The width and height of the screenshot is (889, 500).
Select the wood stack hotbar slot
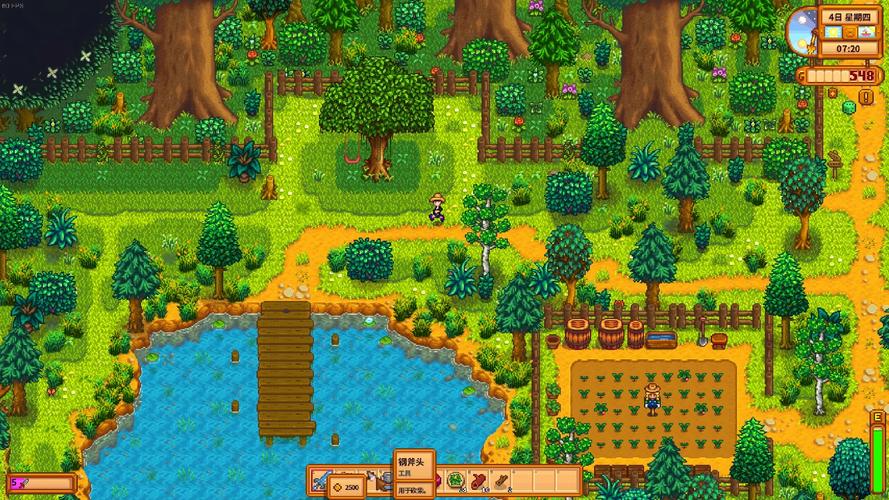coord(500,481)
